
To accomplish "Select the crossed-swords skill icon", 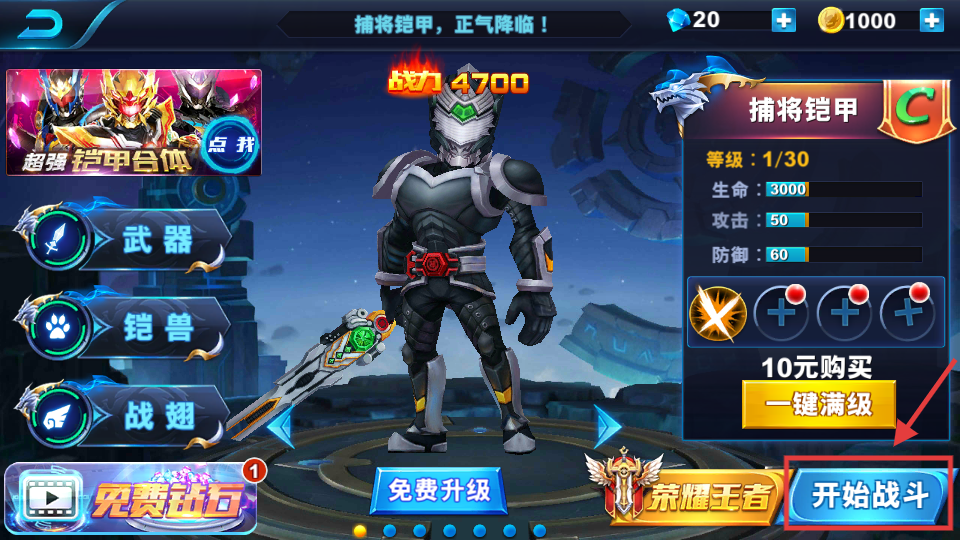I will [718, 311].
